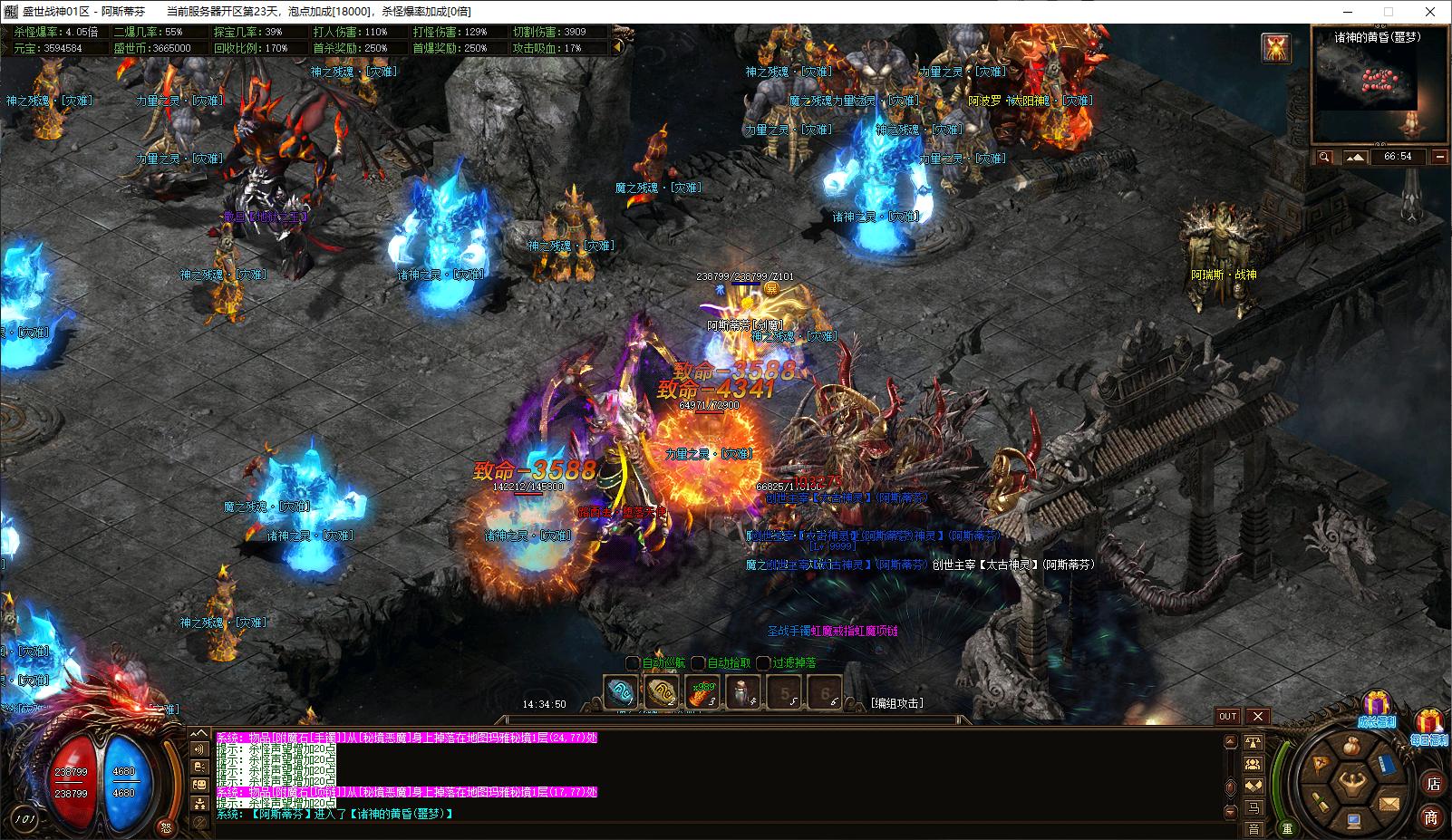Open the blue book skills icon
This screenshot has width=1452, height=840.
[1386, 764]
